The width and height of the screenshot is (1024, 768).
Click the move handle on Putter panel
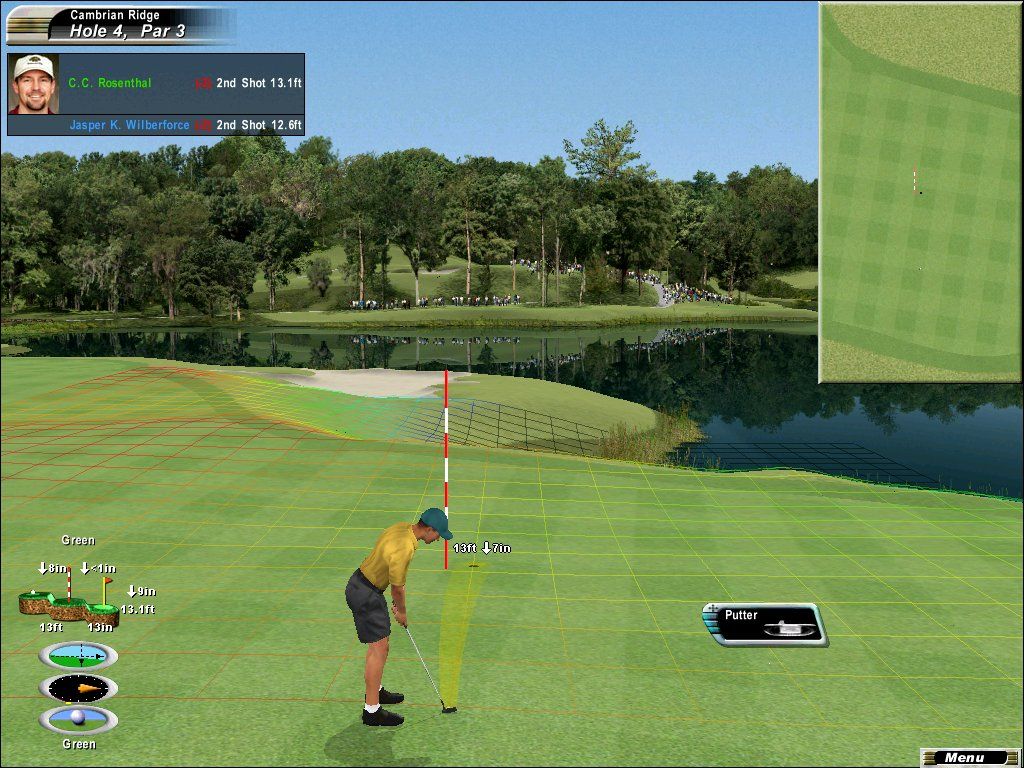pyautogui.click(x=711, y=608)
